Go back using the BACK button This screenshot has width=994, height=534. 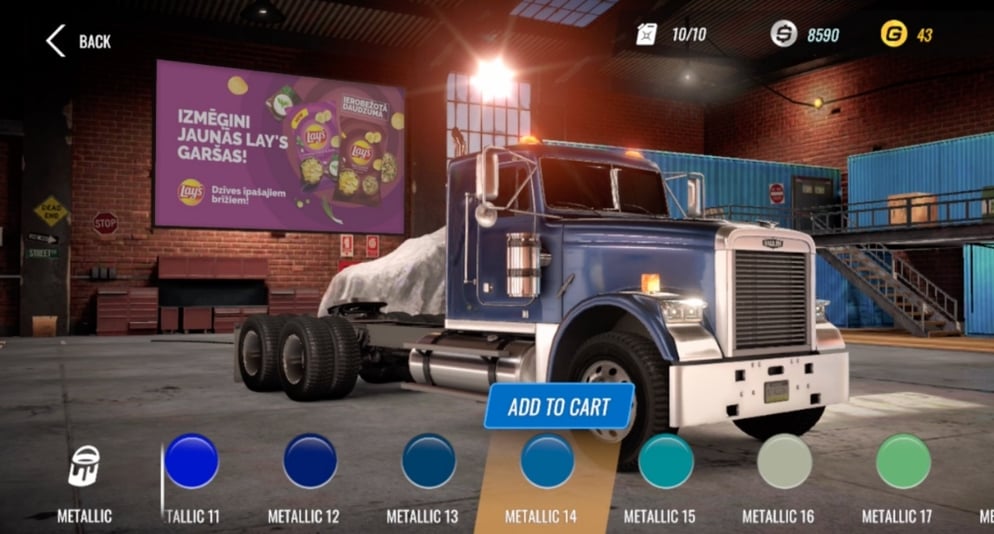(78, 41)
